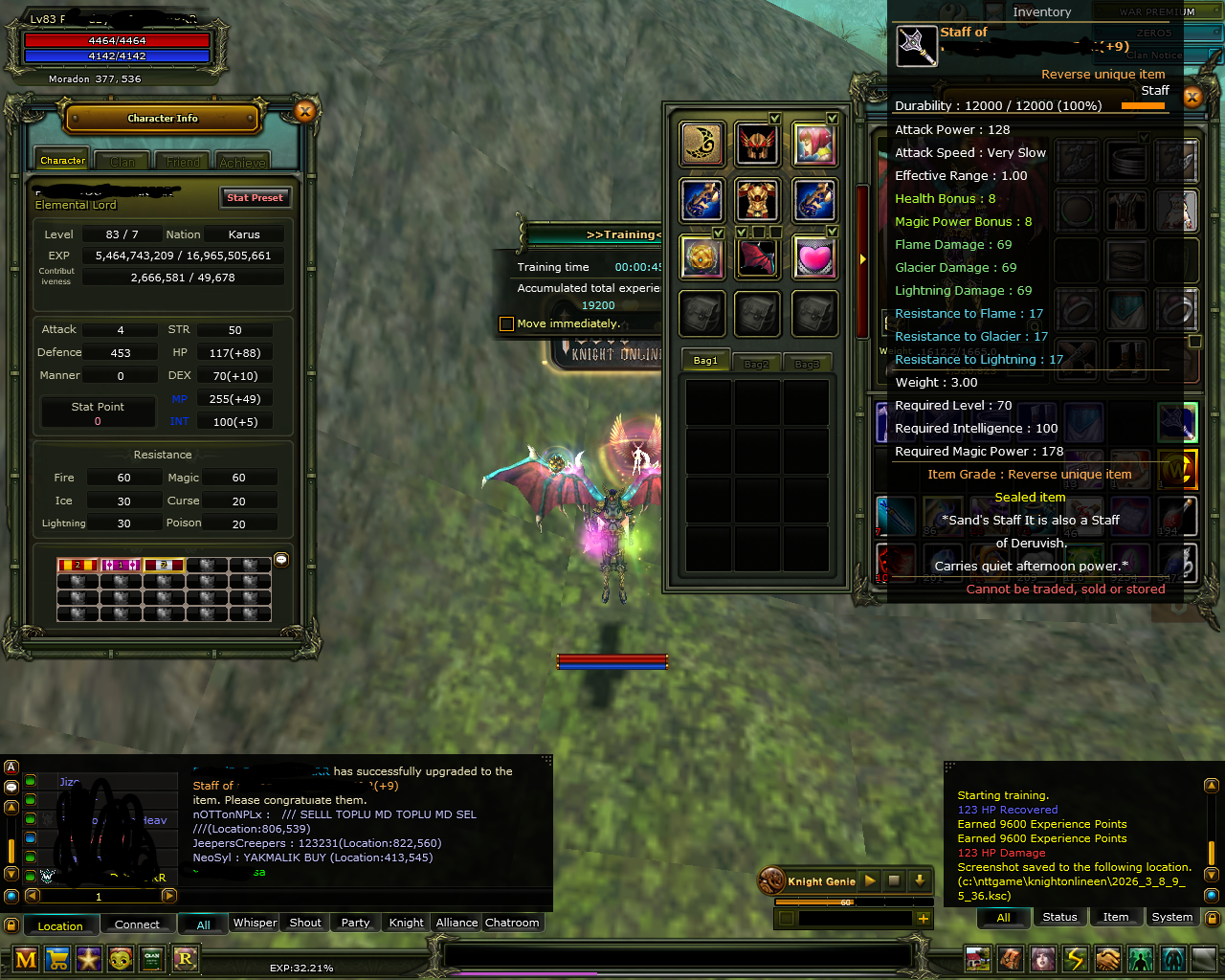The width and height of the screenshot is (1225, 980).
Task: Click the handshake trade icon
Action: click(x=1107, y=959)
